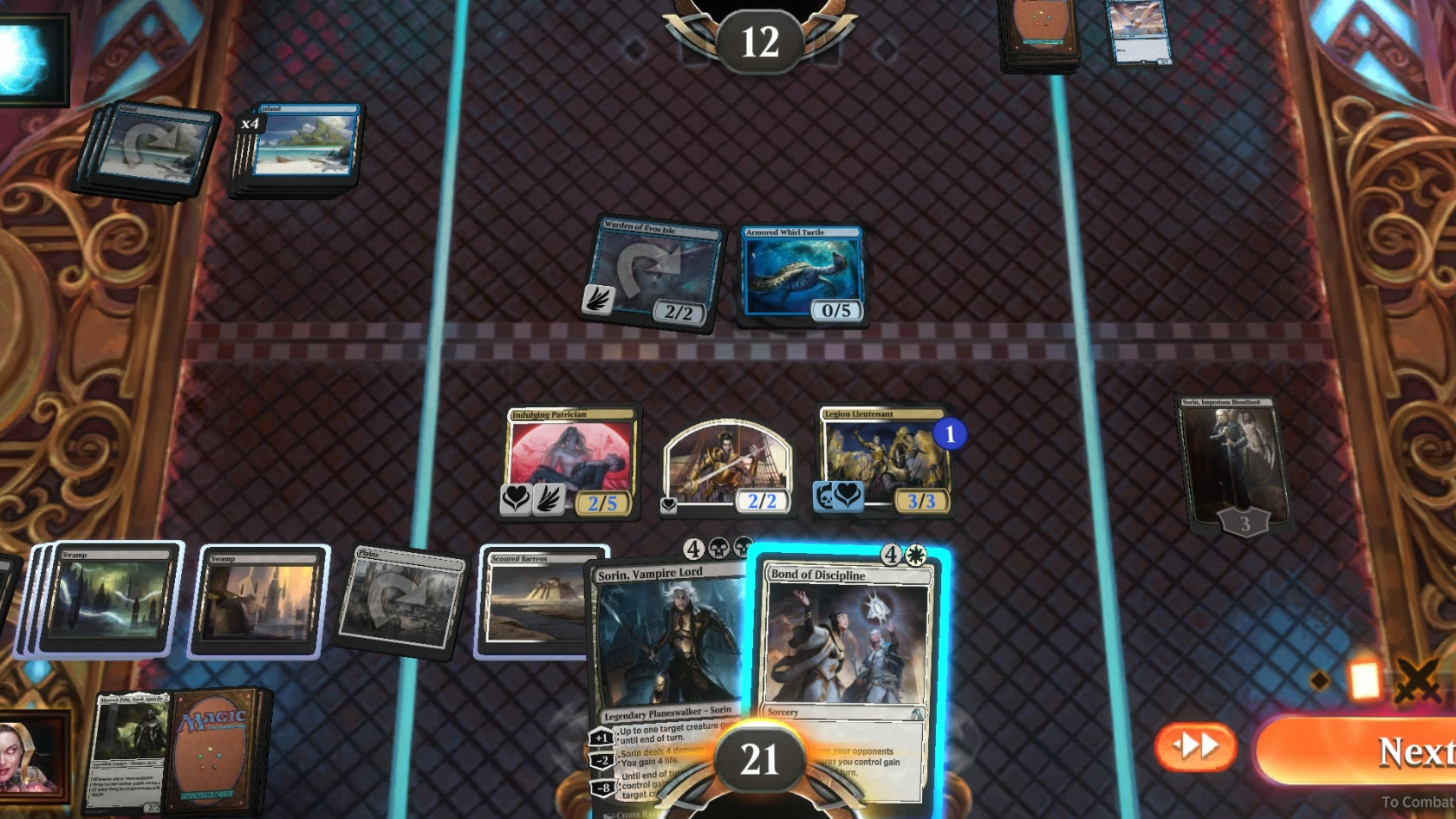Tap a Swamp for mana
The image size is (1456, 819).
(256, 598)
